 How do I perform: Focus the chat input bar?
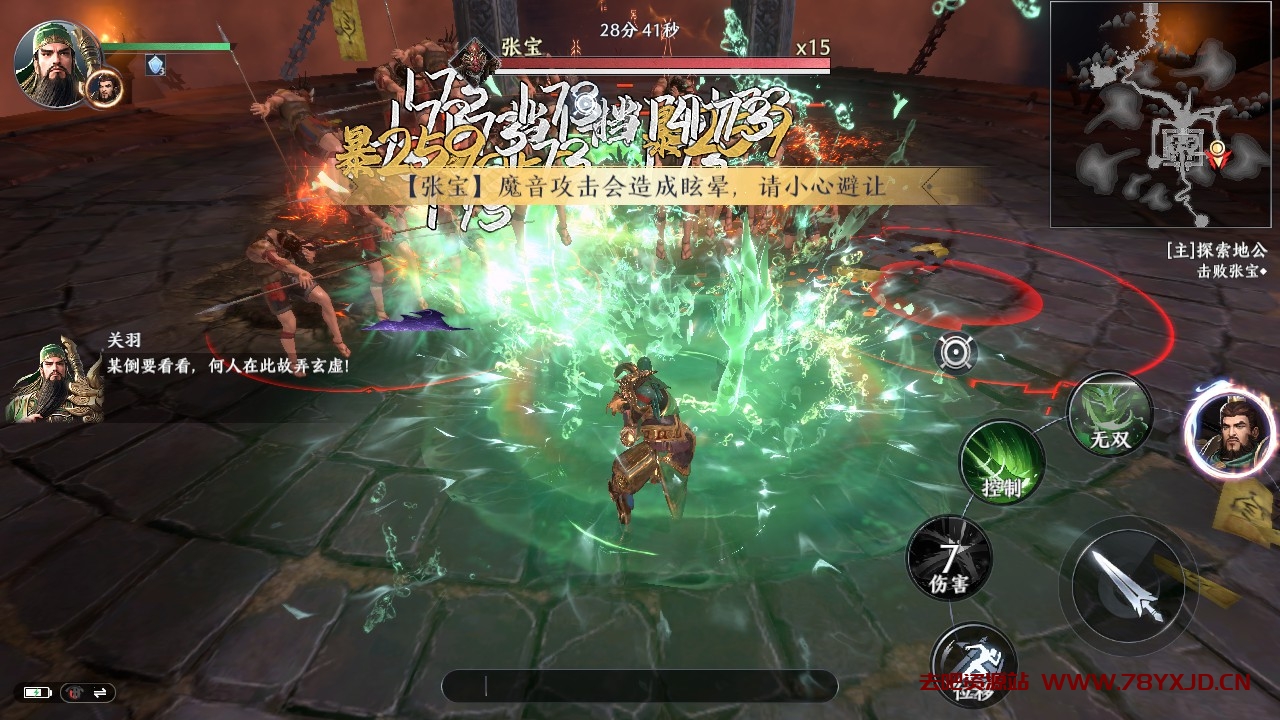(639, 685)
